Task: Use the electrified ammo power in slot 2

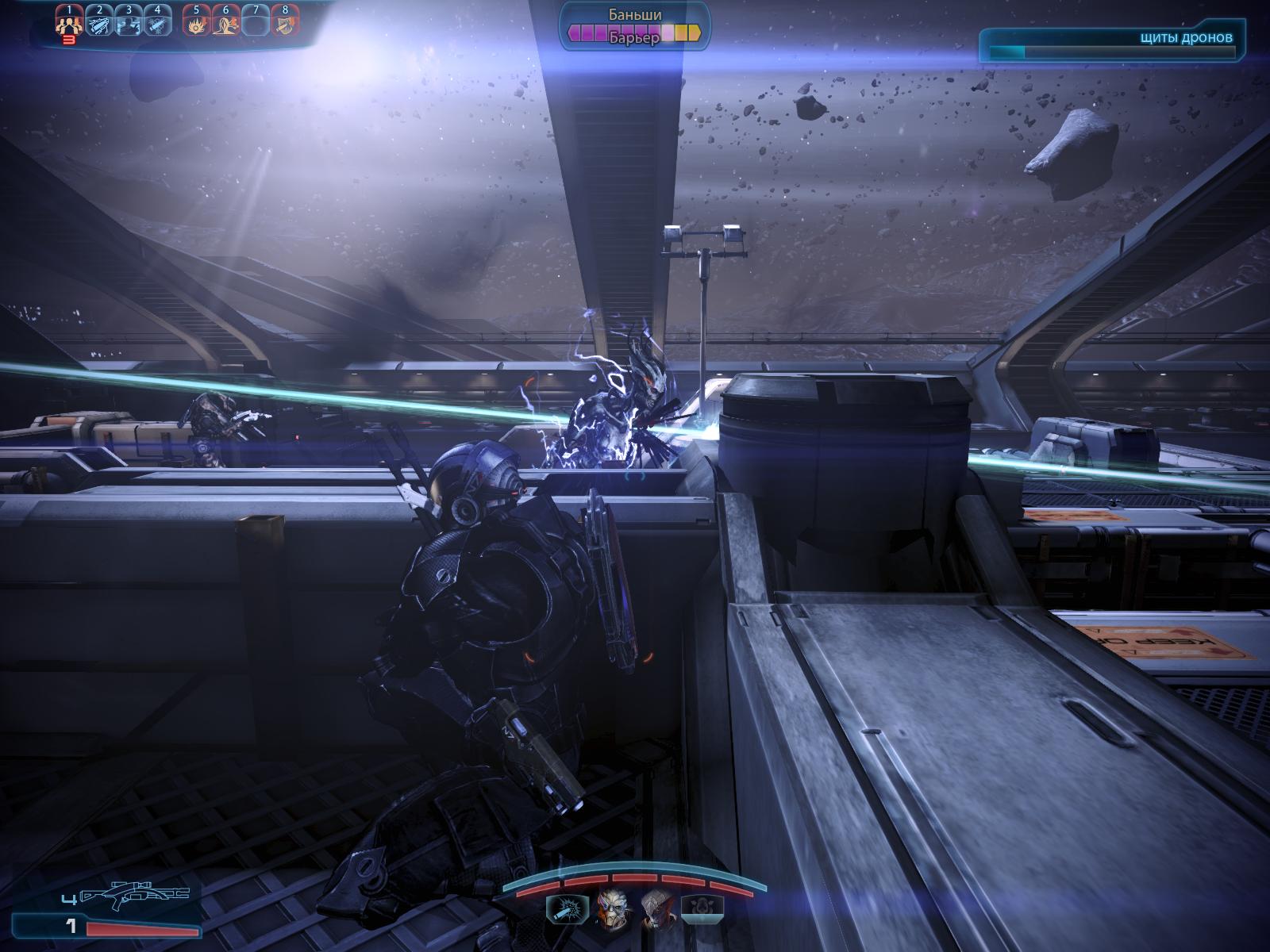Action: 99,24
